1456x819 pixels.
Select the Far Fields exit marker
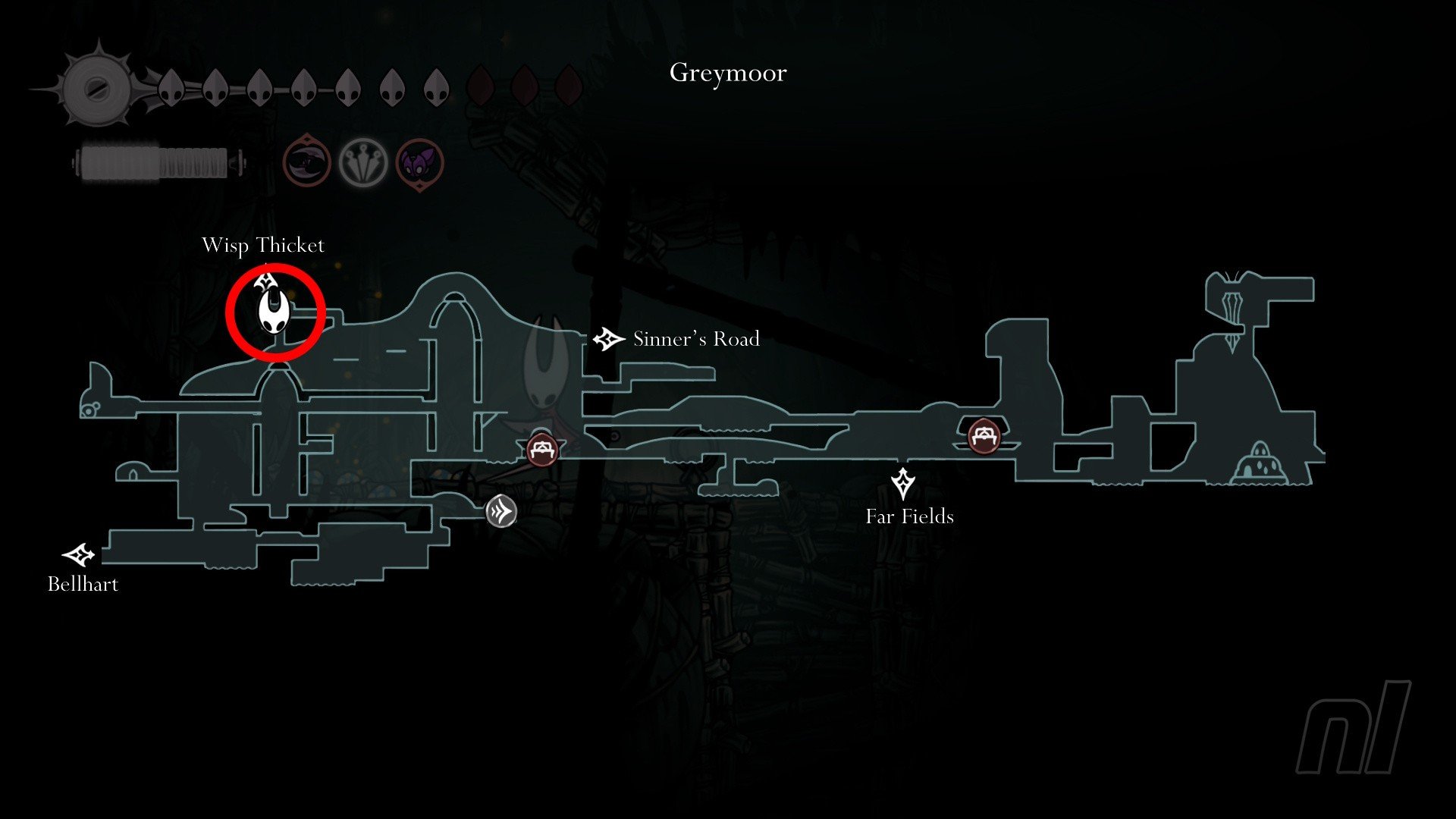[902, 483]
